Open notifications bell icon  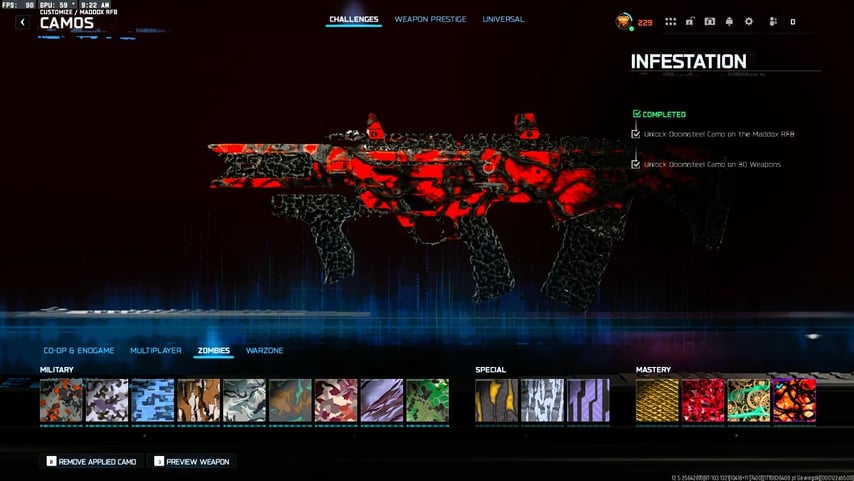(729, 21)
